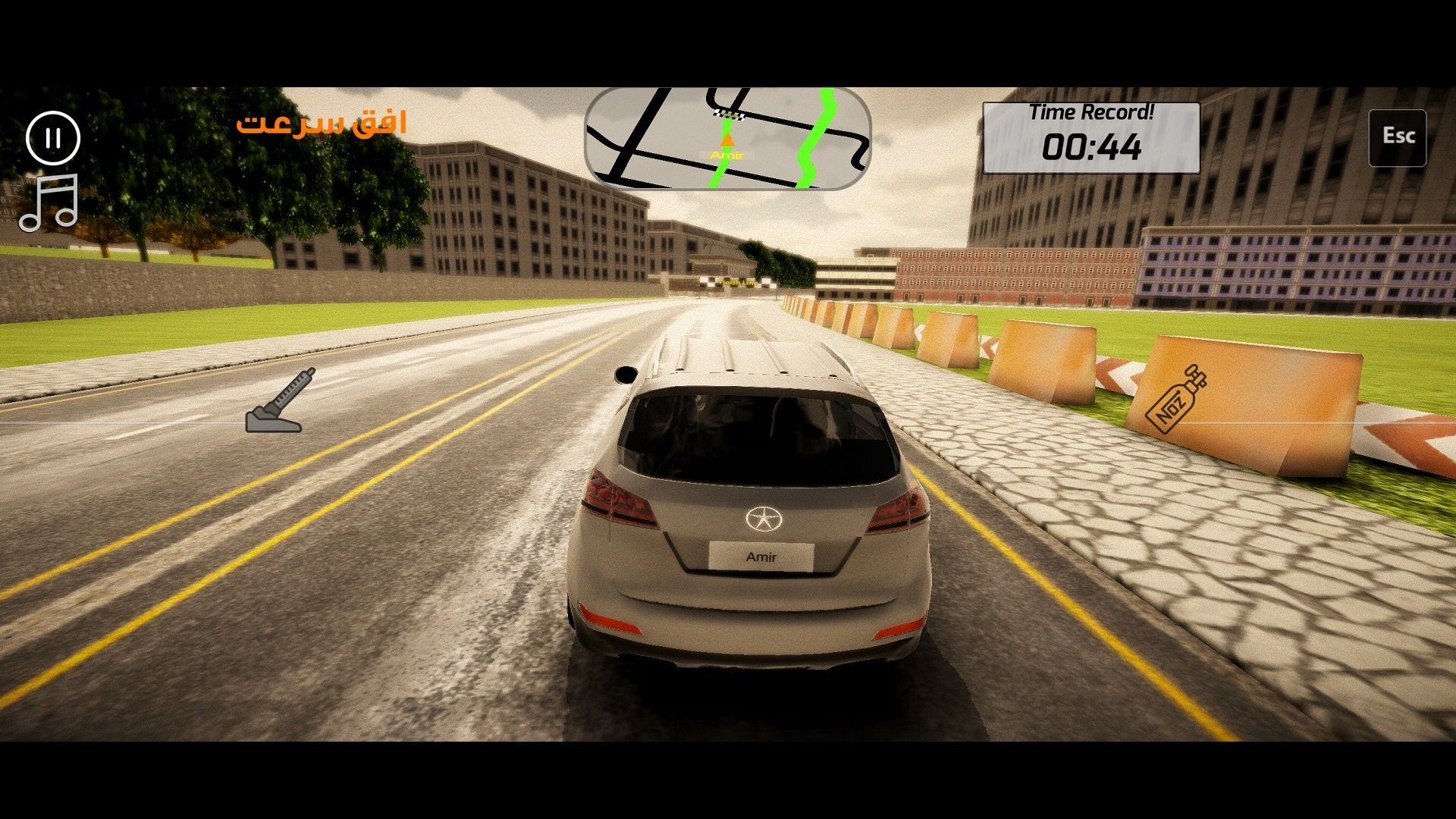This screenshot has width=1456, height=819.
Task: Click the Esc button to exit
Action: pos(1397,137)
